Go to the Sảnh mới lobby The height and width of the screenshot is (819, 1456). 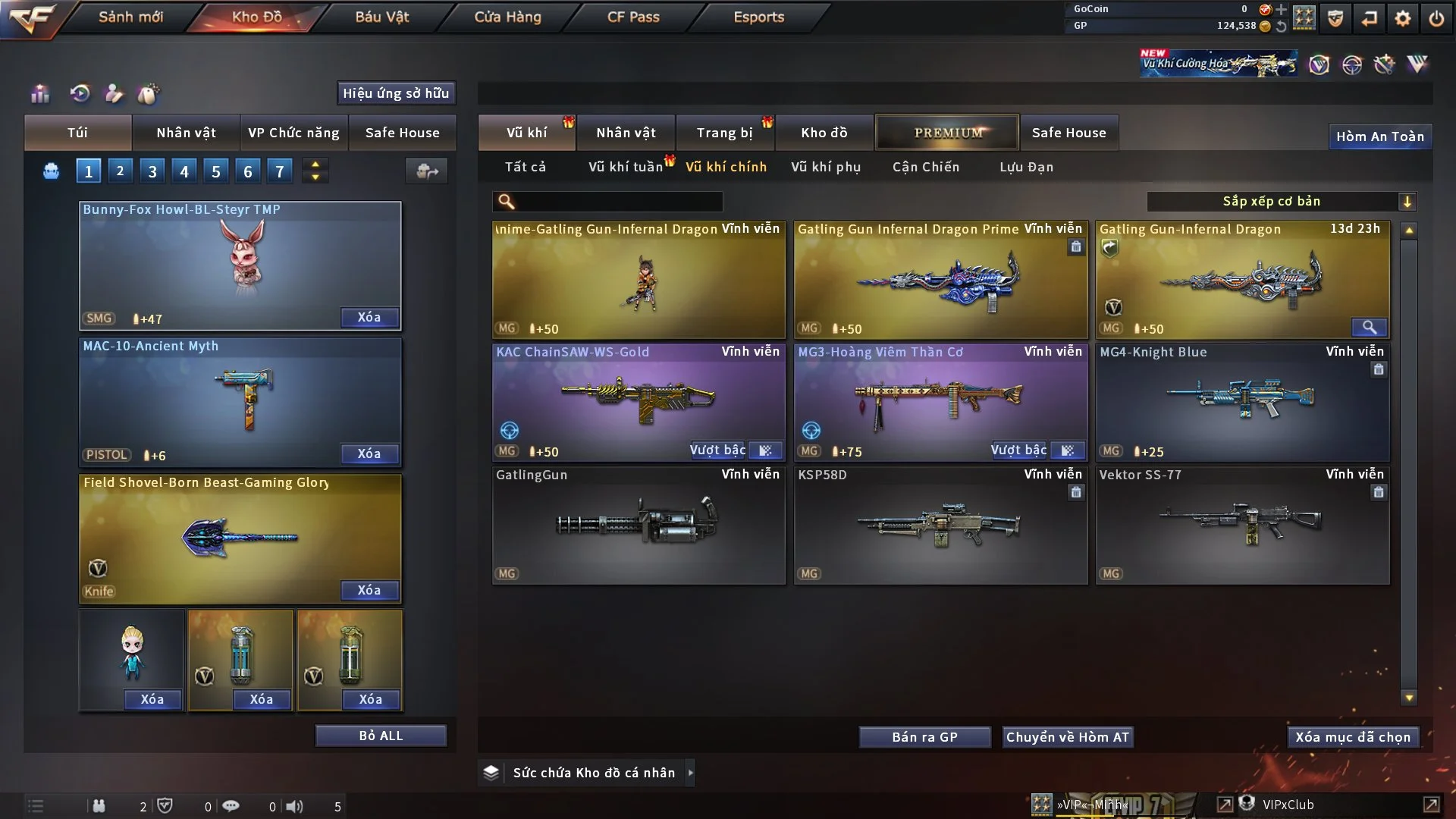pyautogui.click(x=130, y=17)
